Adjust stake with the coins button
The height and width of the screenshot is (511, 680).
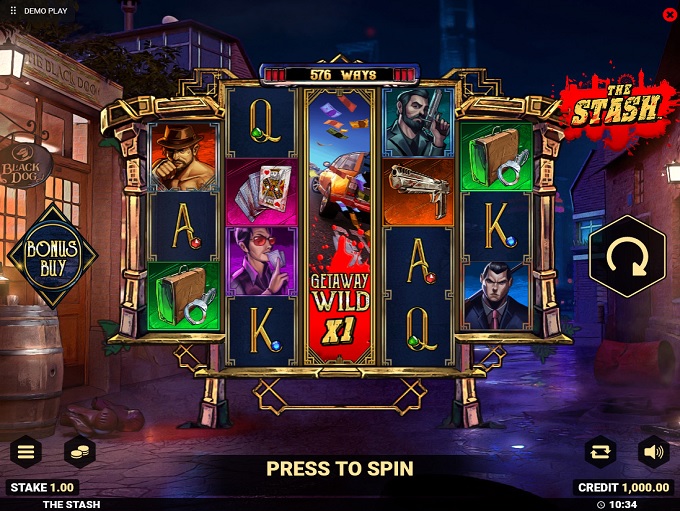click(80, 452)
